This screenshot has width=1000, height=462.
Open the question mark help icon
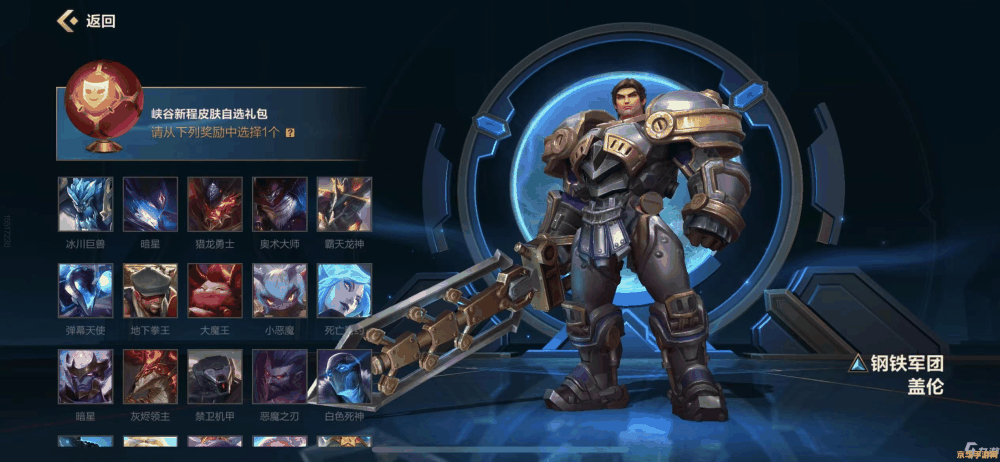[x=290, y=132]
